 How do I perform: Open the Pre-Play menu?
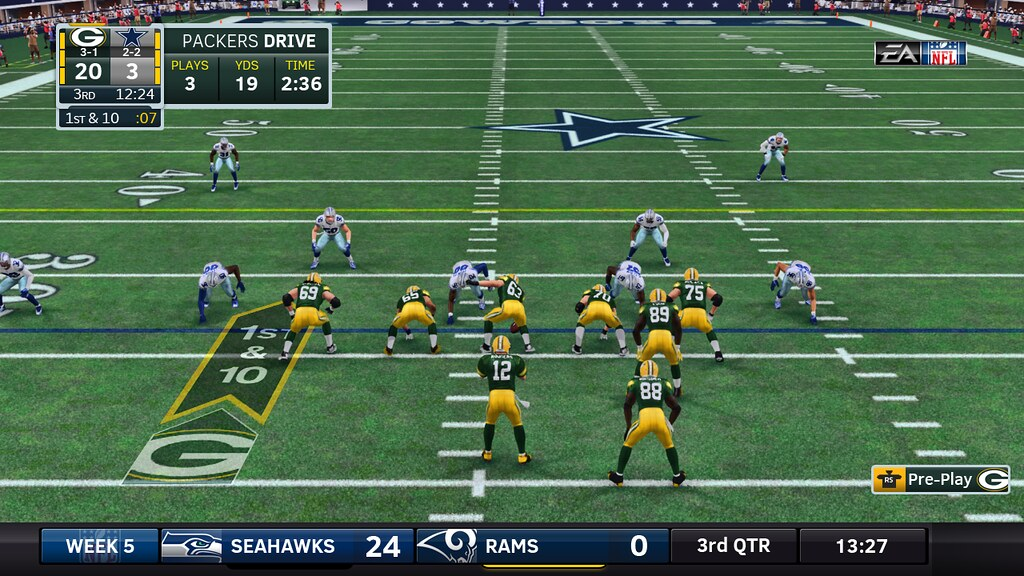(x=939, y=480)
